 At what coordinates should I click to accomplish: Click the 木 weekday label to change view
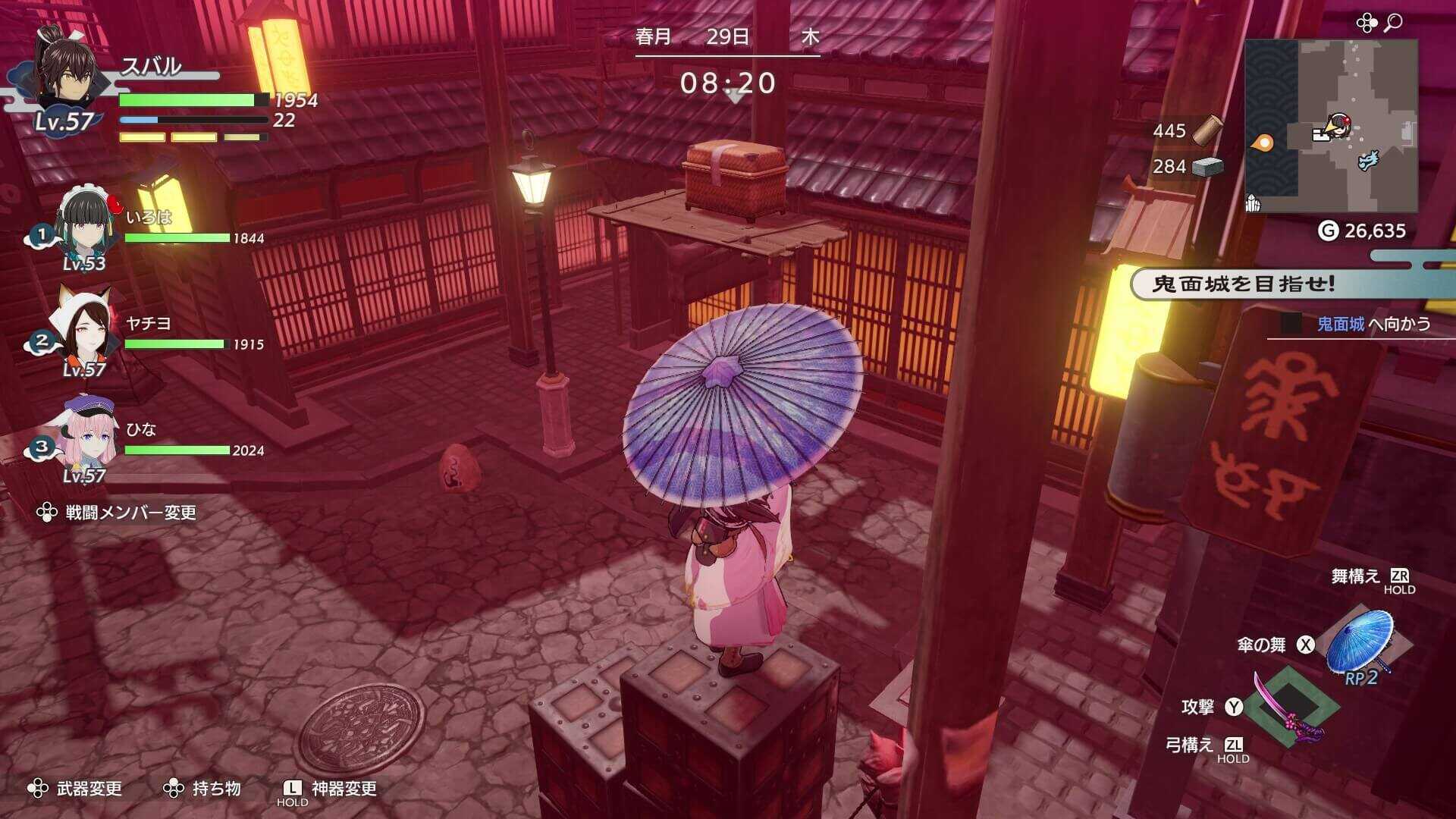pyautogui.click(x=812, y=36)
